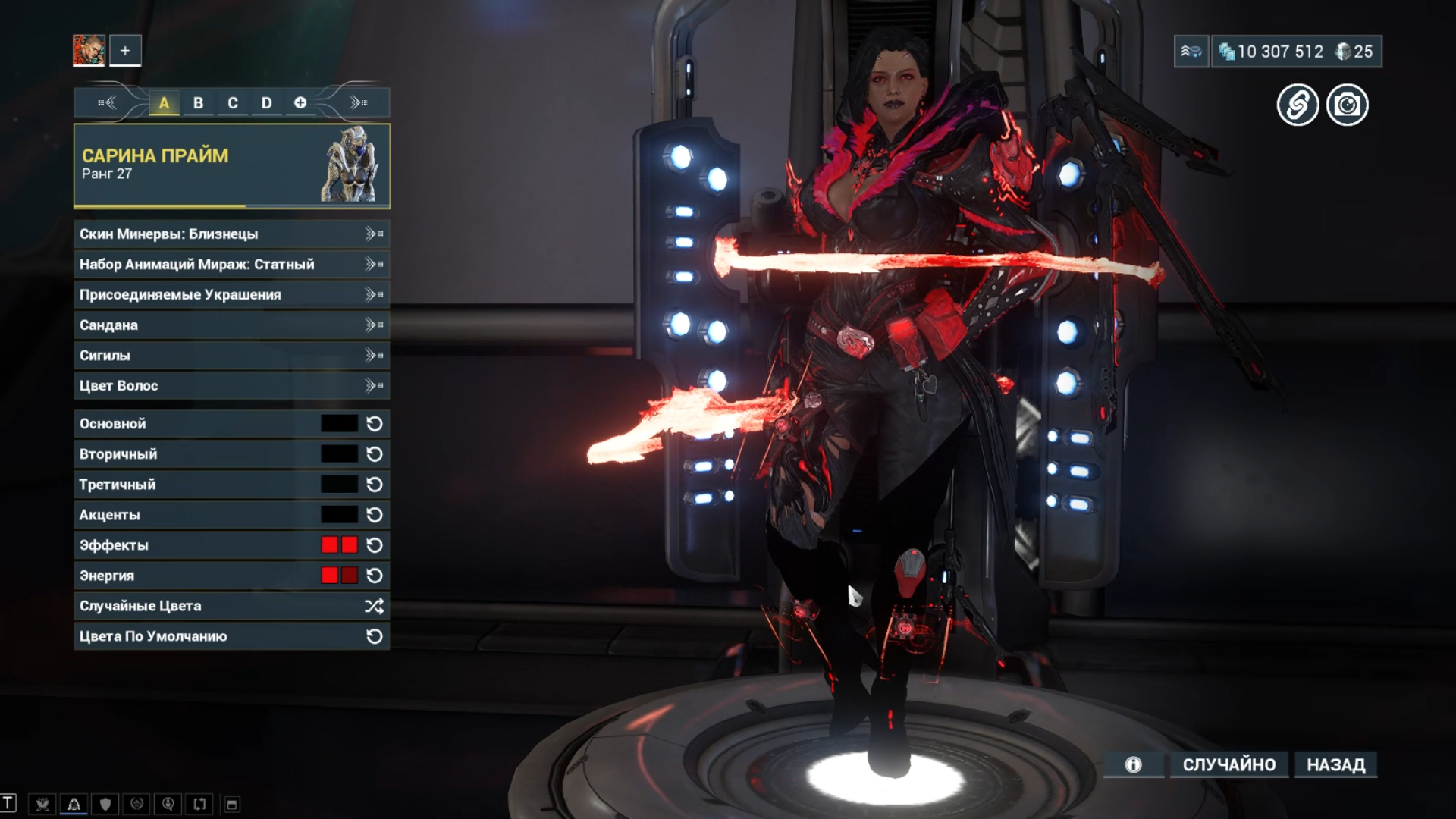The width and height of the screenshot is (1456, 819).
Task: Click the player avatar portrait
Action: click(x=89, y=51)
